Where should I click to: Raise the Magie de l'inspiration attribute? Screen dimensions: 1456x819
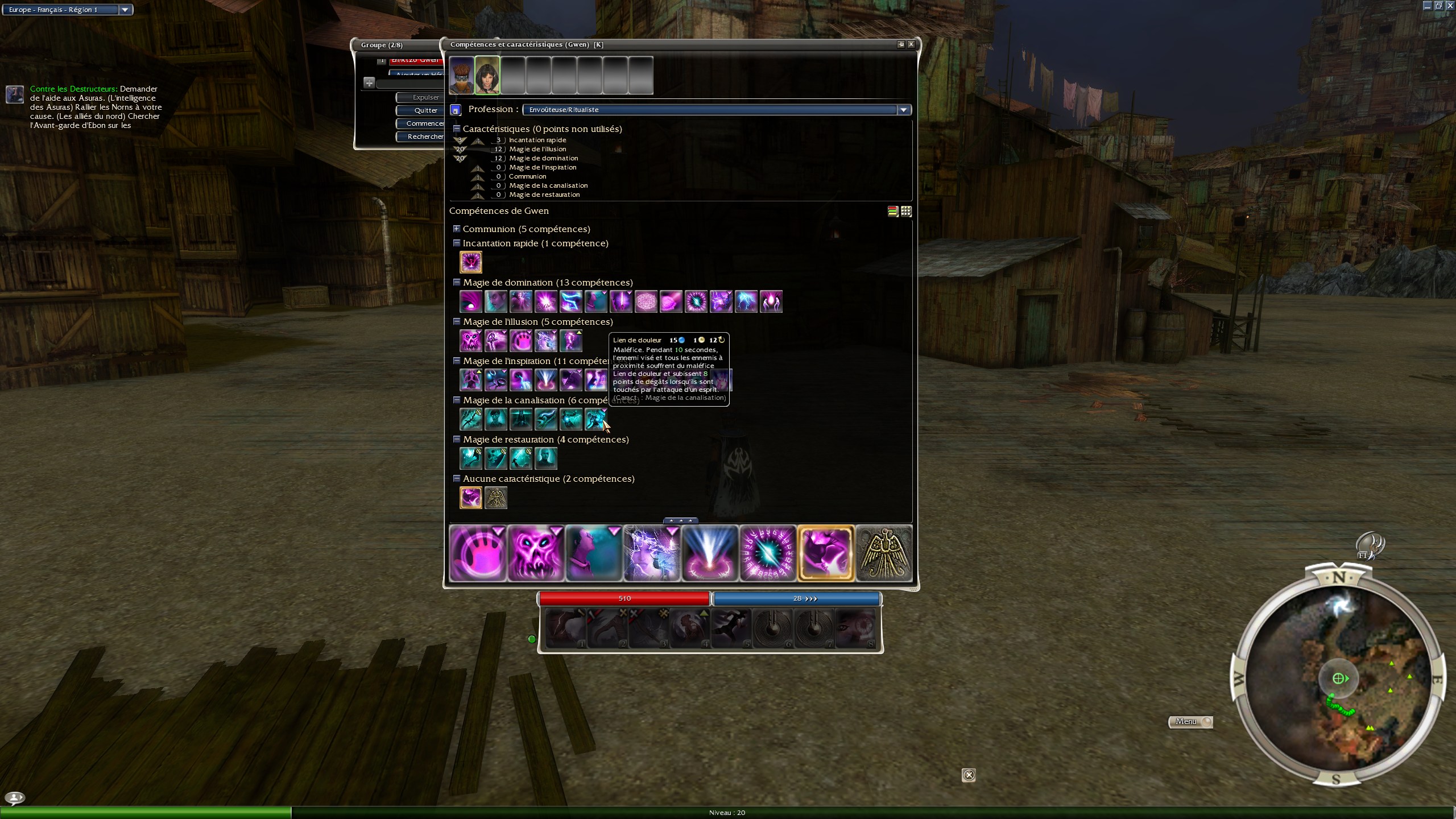pos(478,168)
